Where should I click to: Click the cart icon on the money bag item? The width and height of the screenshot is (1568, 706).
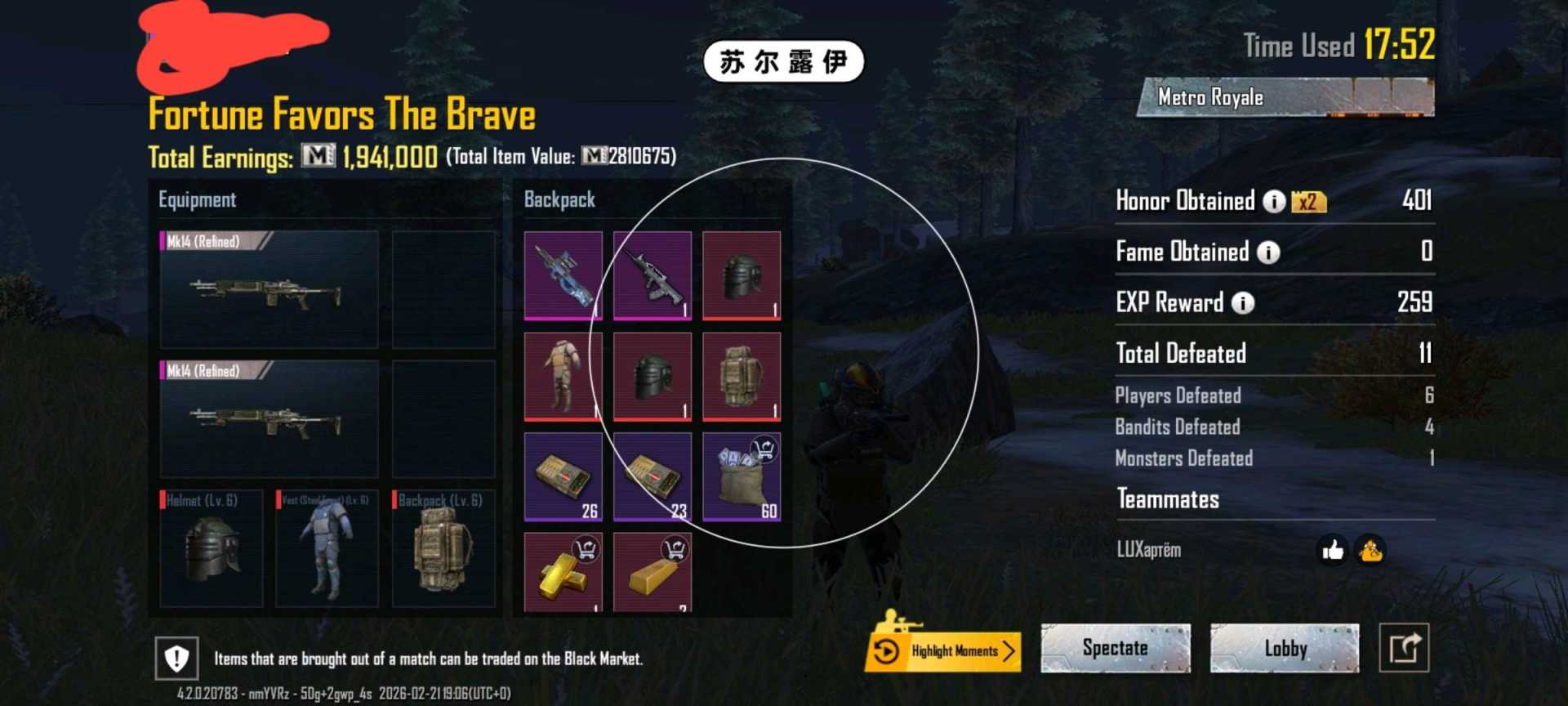coord(764,449)
